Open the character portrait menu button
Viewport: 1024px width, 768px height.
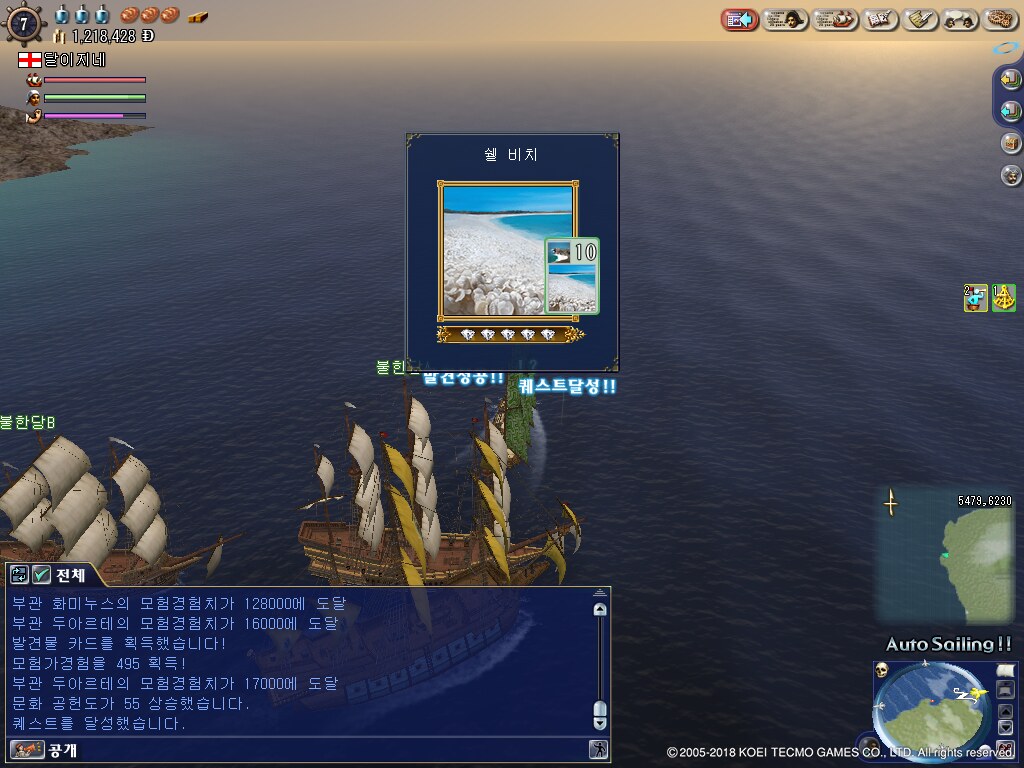pyautogui.click(x=785, y=19)
